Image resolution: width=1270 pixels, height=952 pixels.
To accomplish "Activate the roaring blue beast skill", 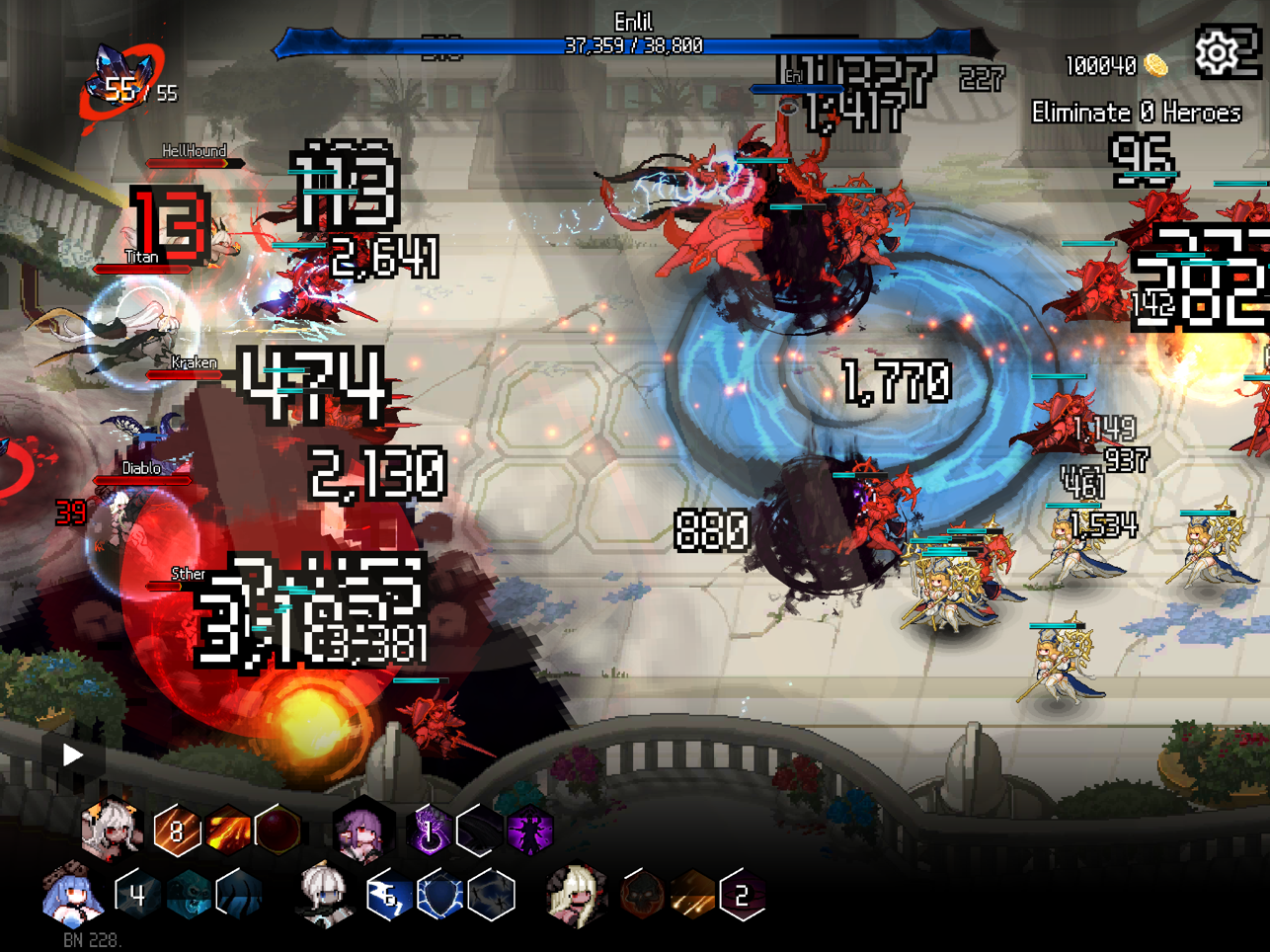I will coord(189,896).
